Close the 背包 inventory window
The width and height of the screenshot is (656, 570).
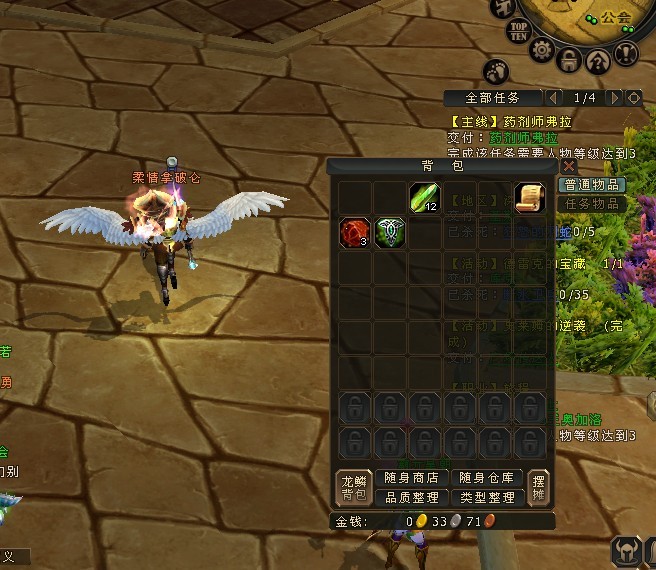(x=569, y=166)
